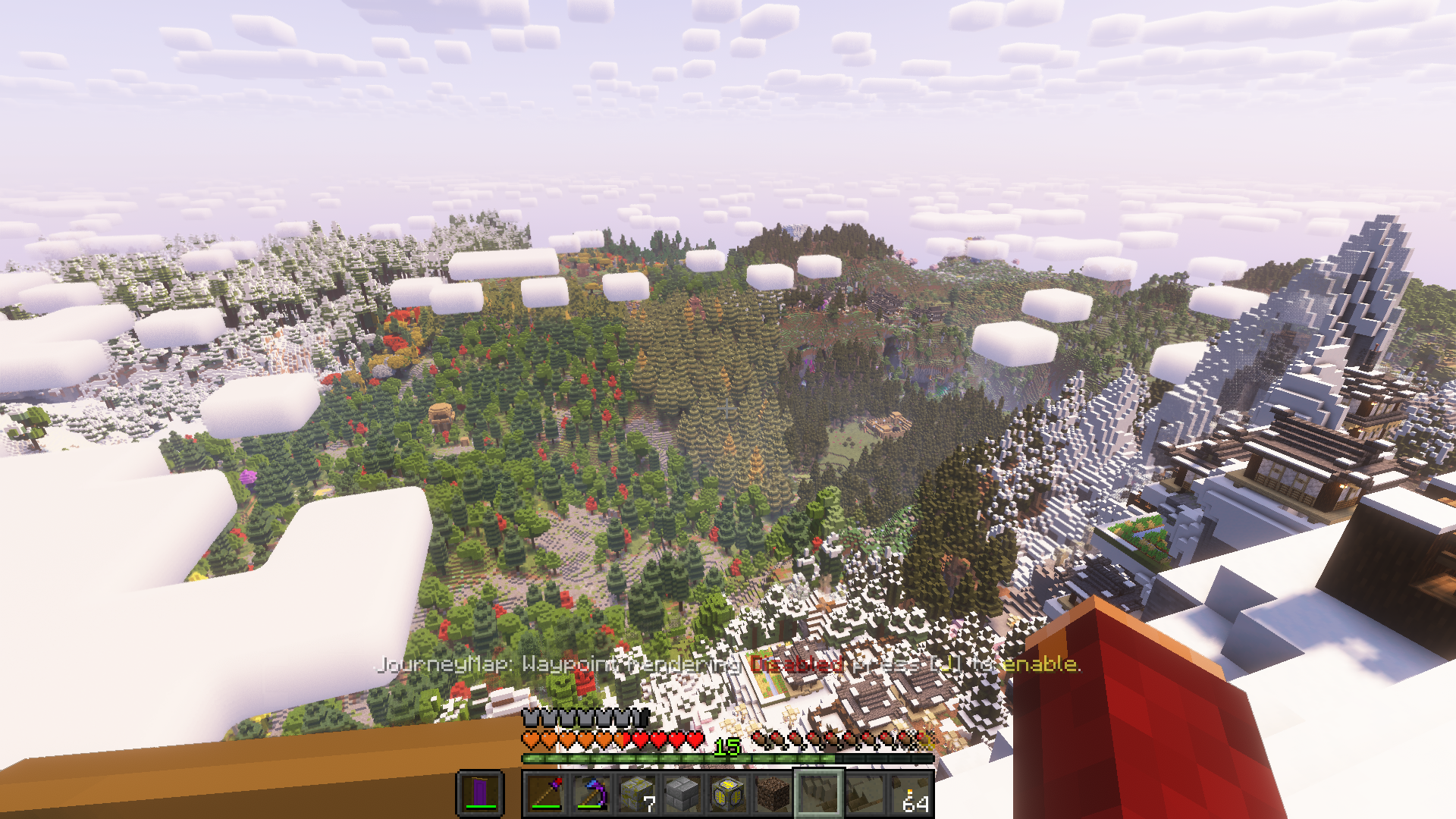The image size is (1456, 819).
Task: Select the dark brown dirt block slot
Action: point(773,794)
